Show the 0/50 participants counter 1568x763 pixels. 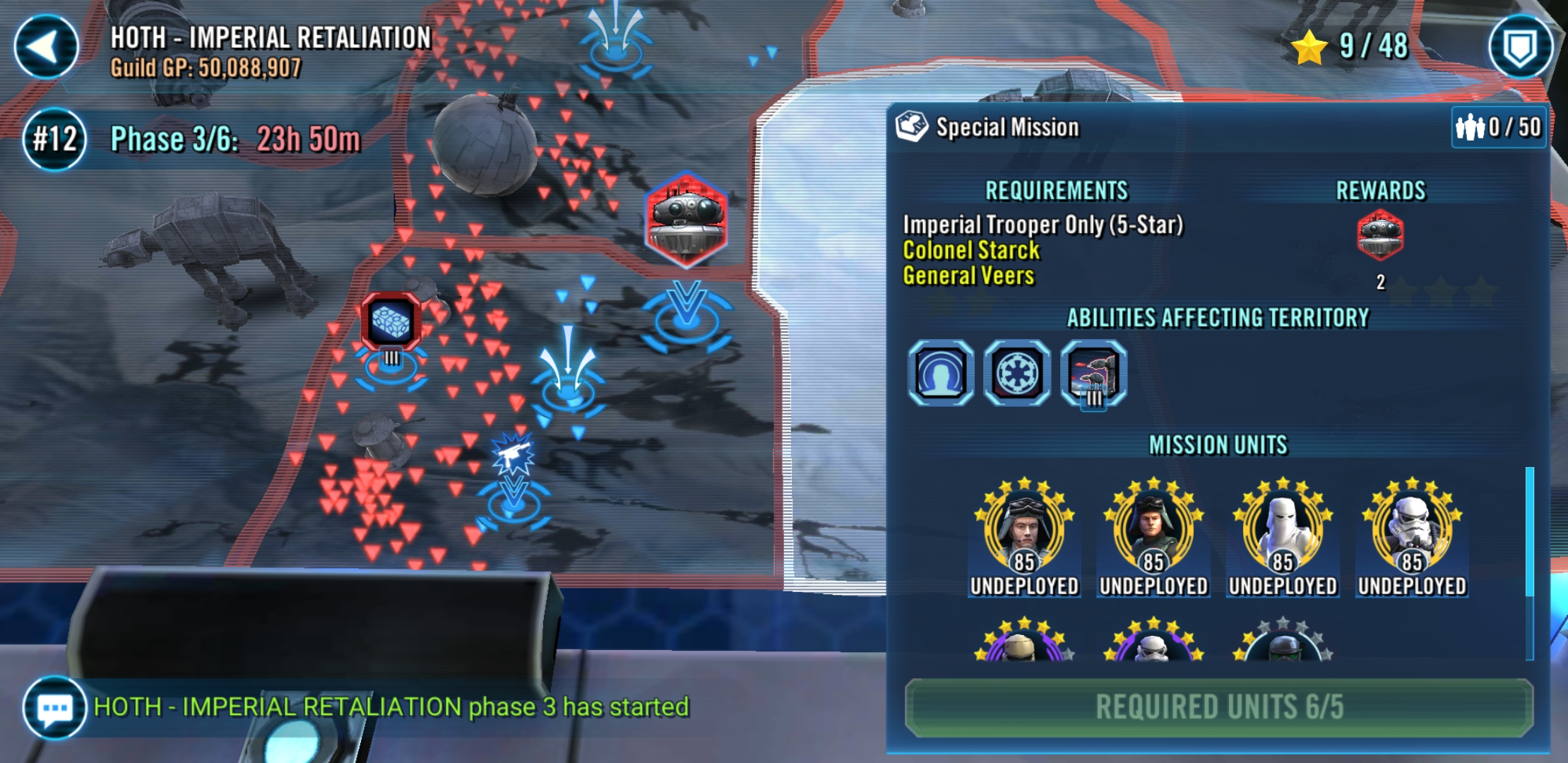click(x=1499, y=127)
